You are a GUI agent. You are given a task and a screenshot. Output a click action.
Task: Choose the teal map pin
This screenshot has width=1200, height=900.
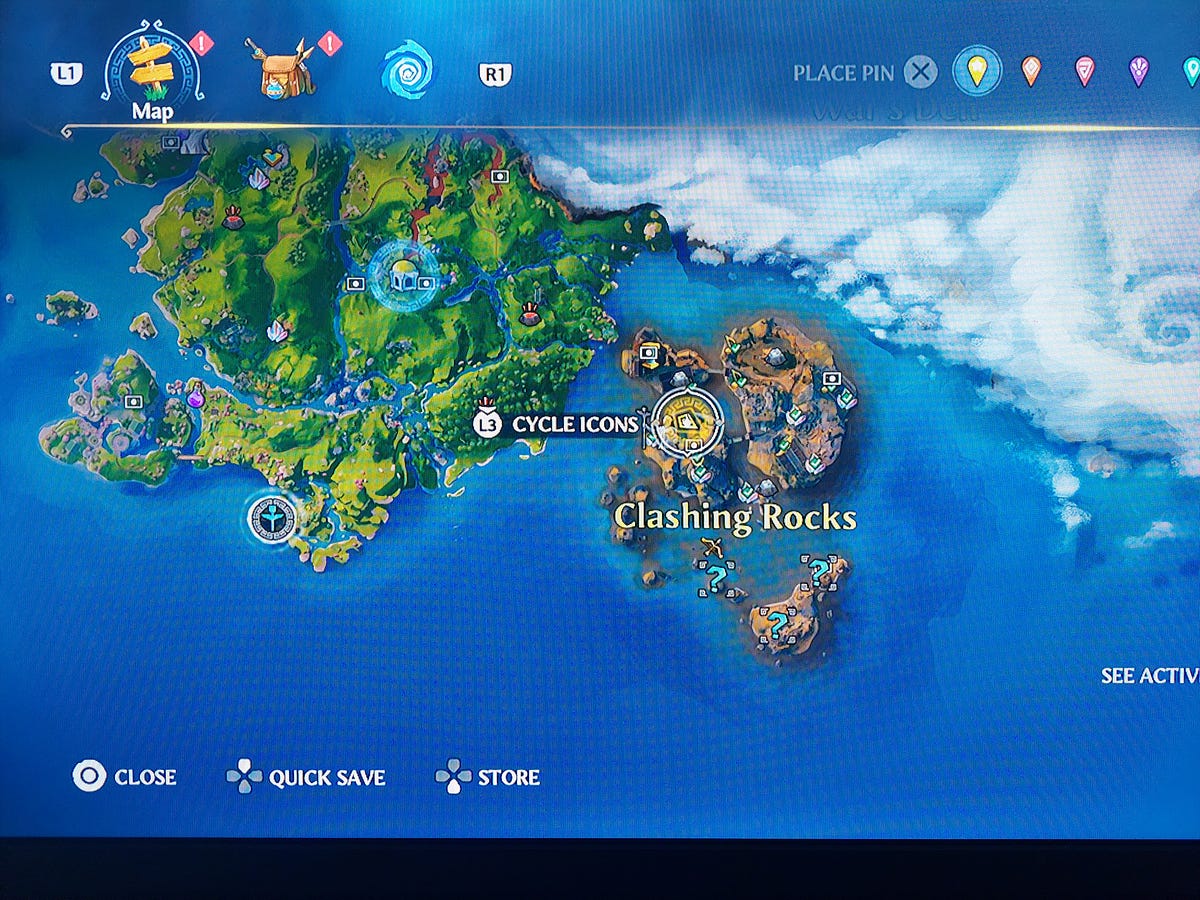pyautogui.click(x=1190, y=71)
